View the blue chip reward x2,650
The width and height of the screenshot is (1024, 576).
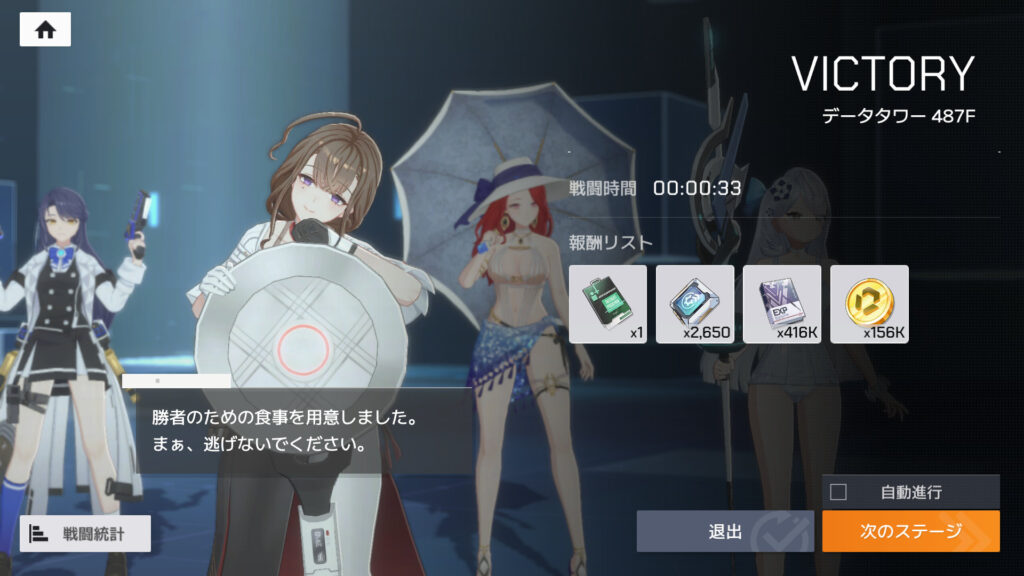(x=695, y=303)
